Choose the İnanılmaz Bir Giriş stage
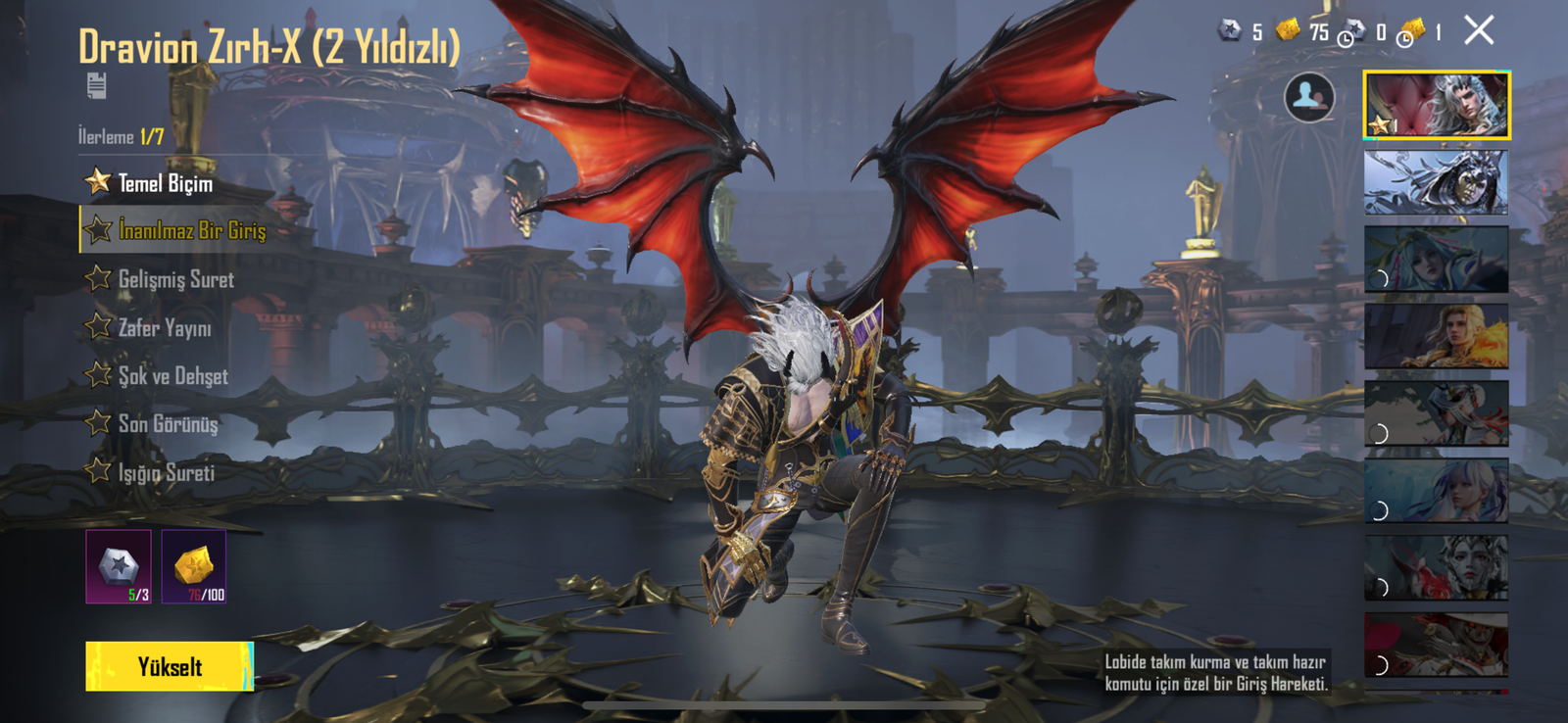Image resolution: width=1568 pixels, height=723 pixels. (191, 230)
